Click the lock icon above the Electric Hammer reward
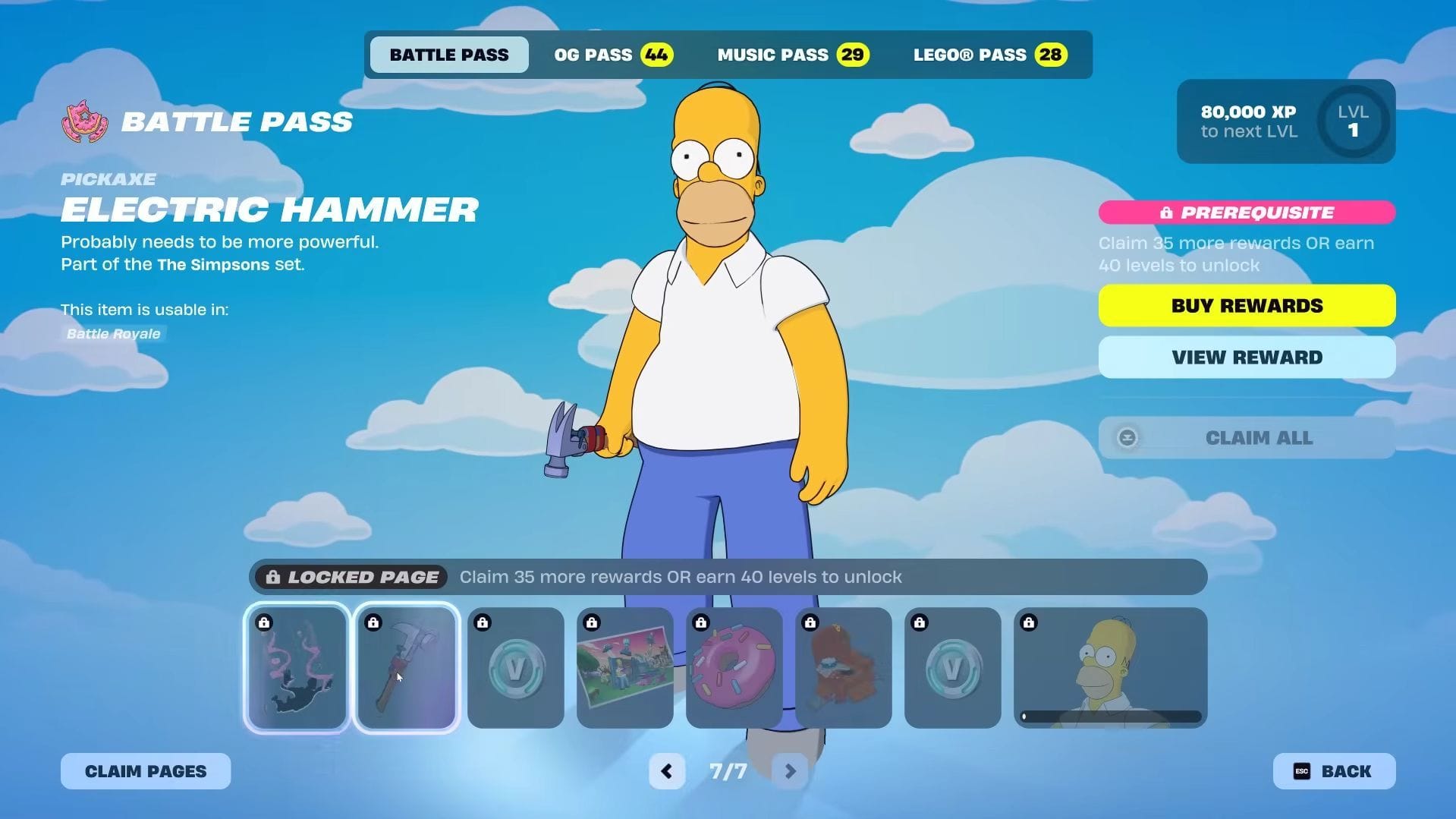1456x819 pixels. [373, 622]
